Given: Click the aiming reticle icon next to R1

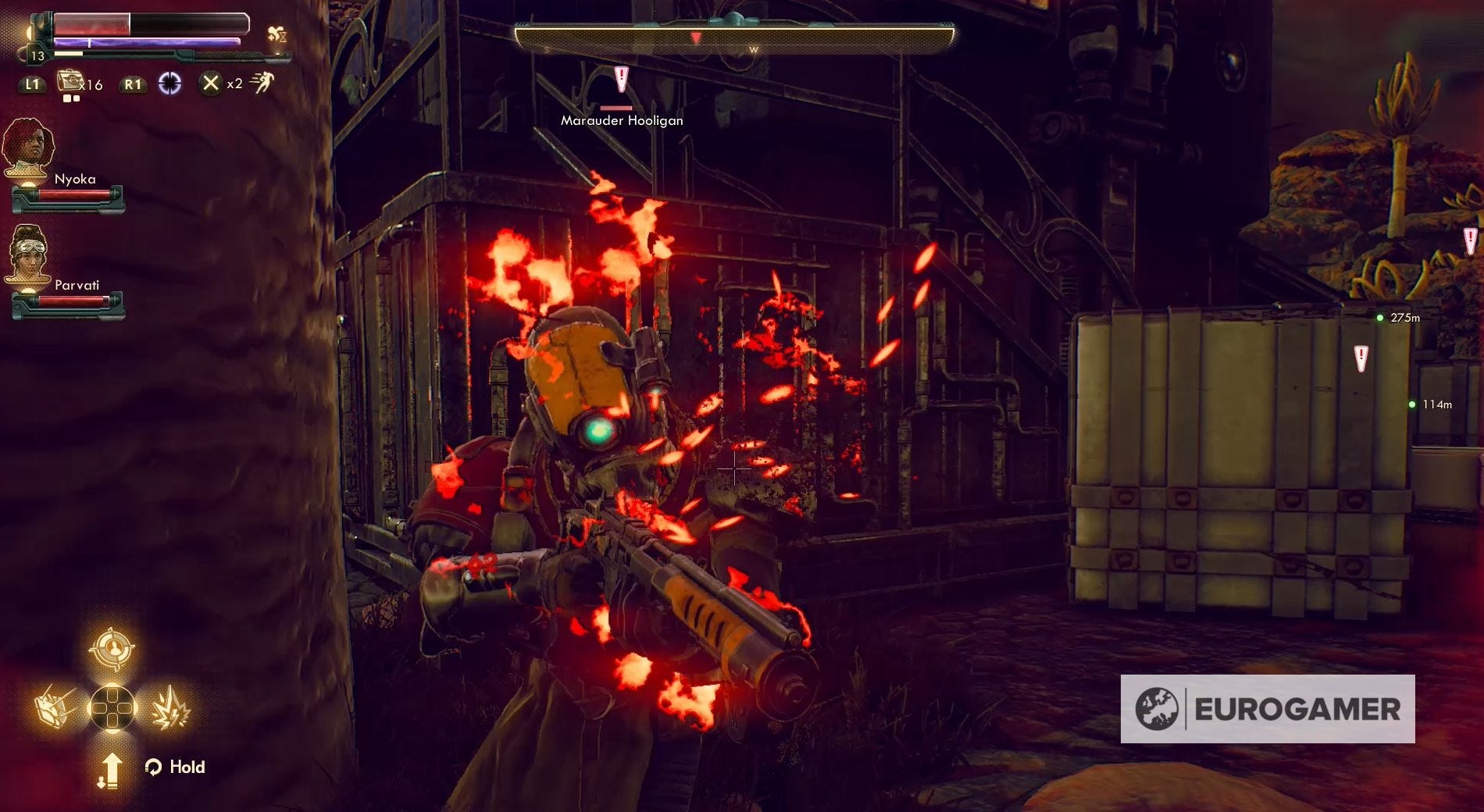Looking at the screenshot, I should [168, 84].
